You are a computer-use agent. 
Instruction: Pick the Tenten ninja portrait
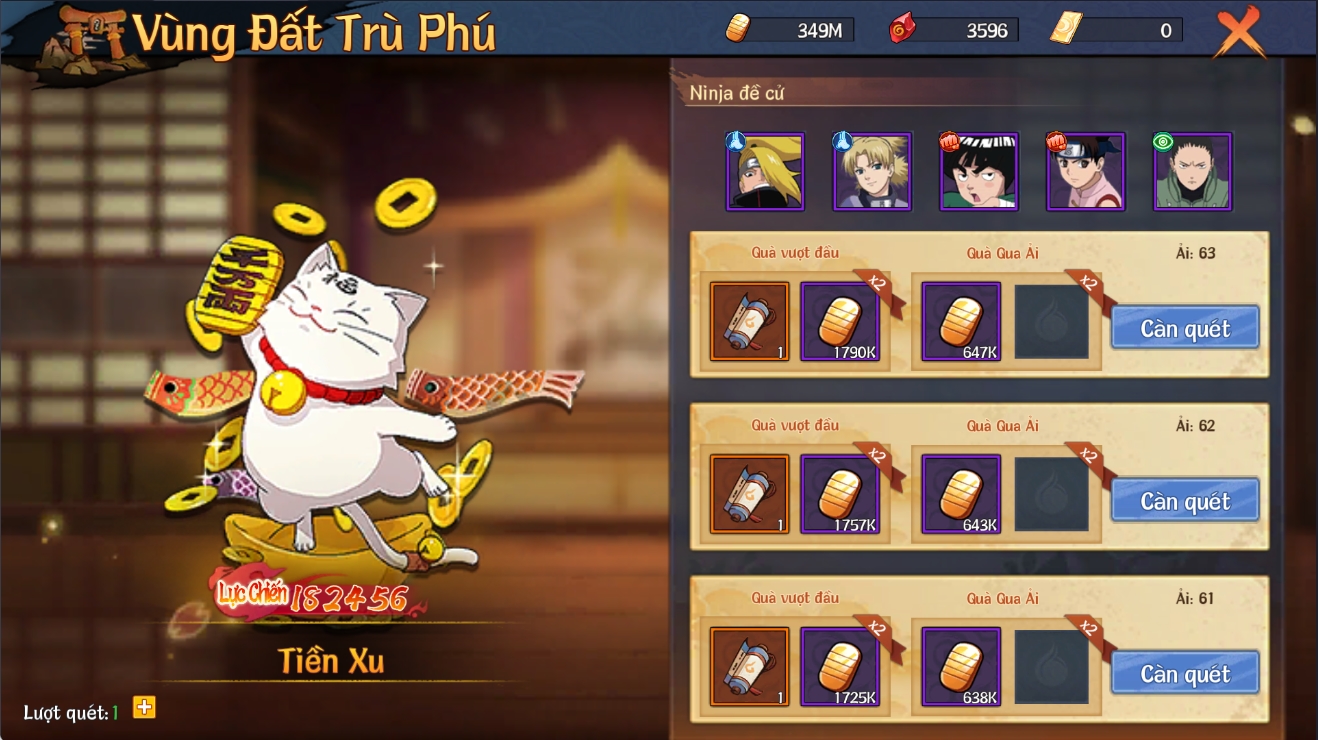point(1086,171)
